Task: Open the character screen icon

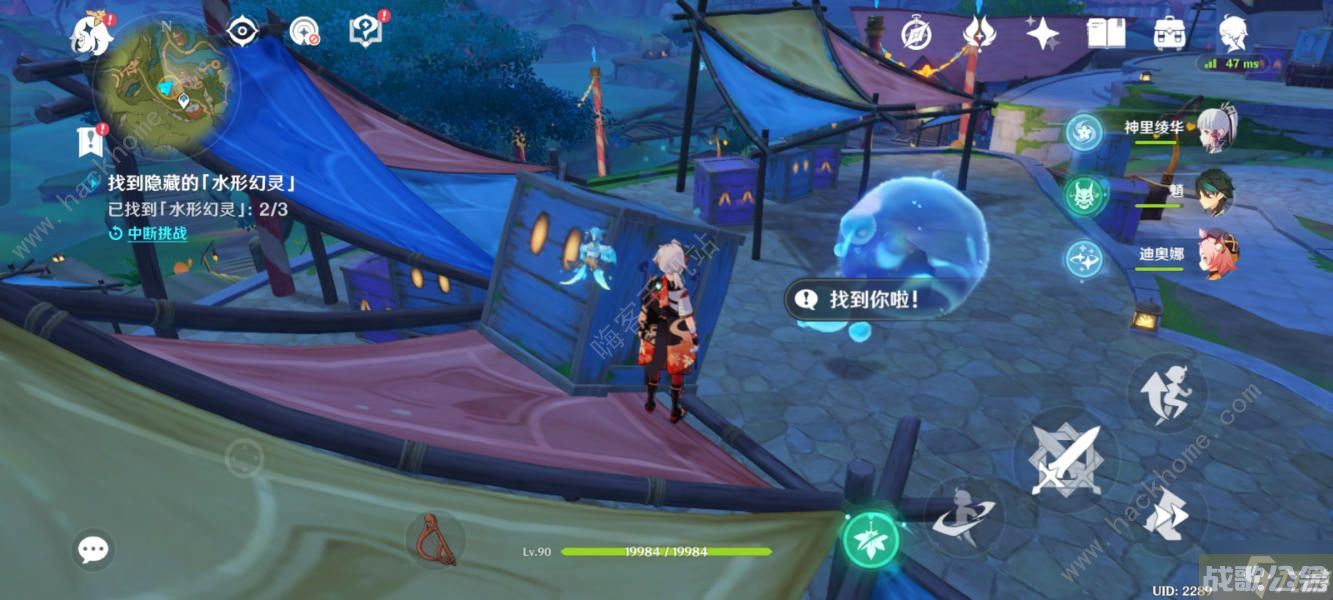Action: (1233, 34)
